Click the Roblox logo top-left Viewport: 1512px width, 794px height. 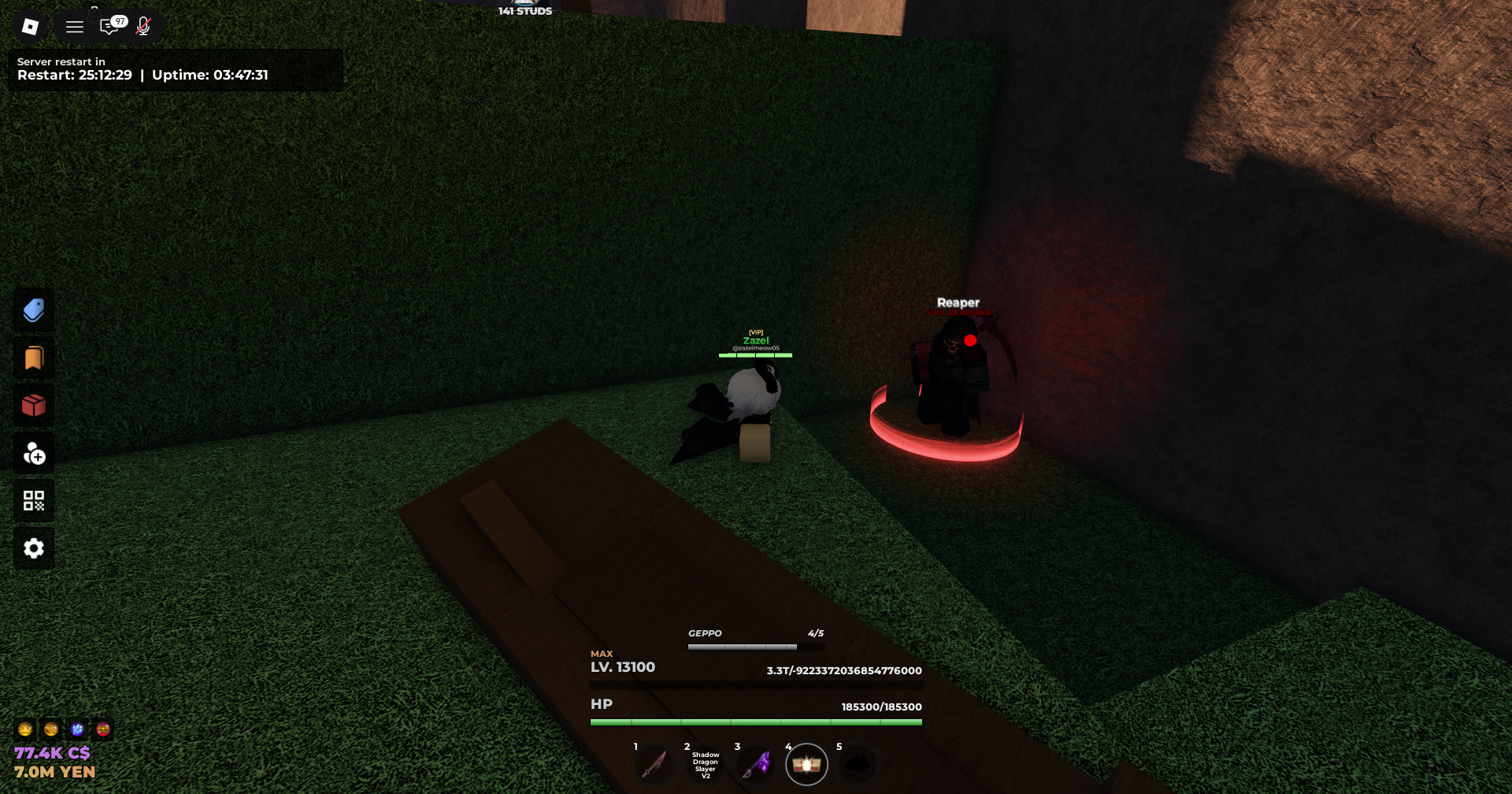[x=30, y=26]
